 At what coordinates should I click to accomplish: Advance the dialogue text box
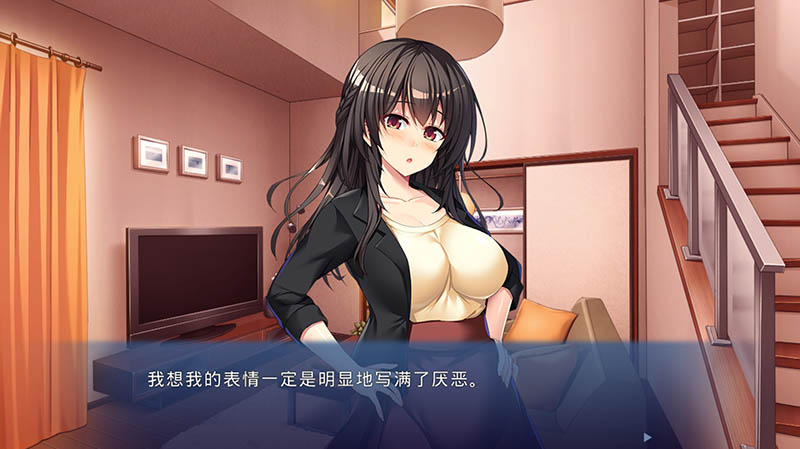400,395
